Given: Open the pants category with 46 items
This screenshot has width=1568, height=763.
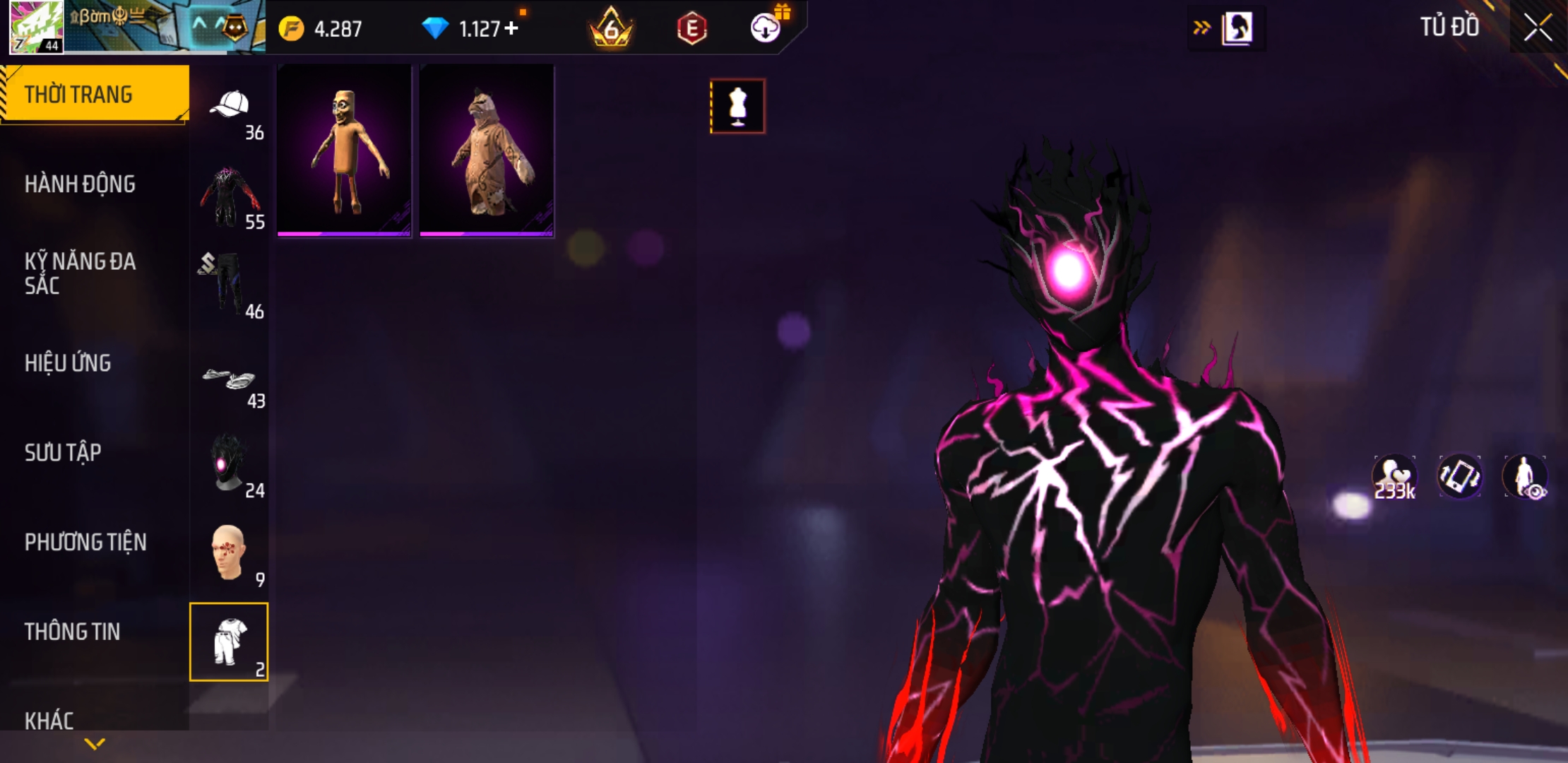Looking at the screenshot, I should point(230,285).
